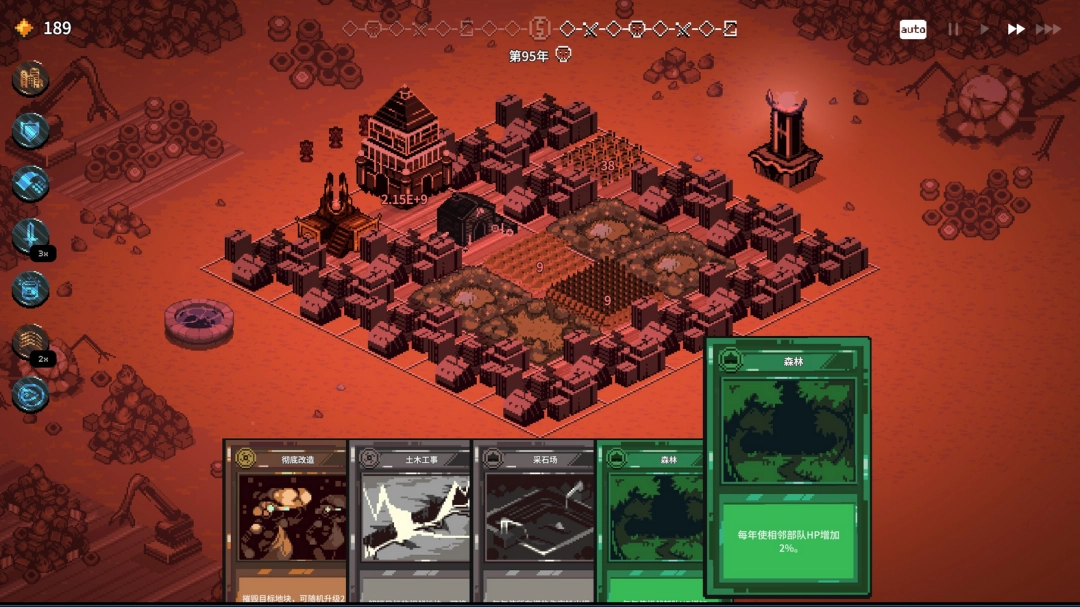Screen dimensions: 1080x607
Task: Choose the 土木工事 card
Action: pyautogui.click(x=410, y=520)
